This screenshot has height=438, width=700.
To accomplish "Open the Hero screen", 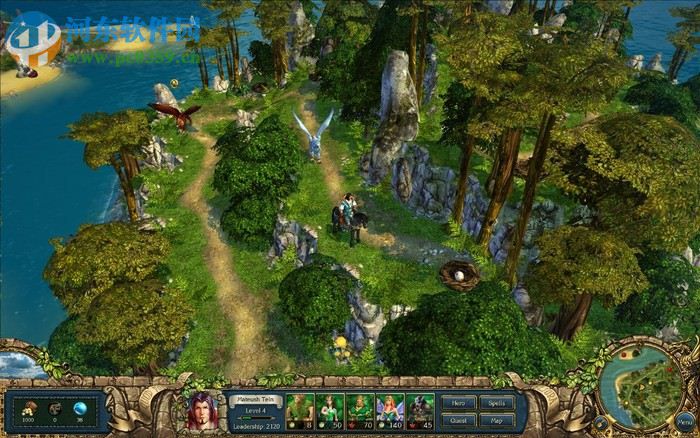I will [x=459, y=403].
